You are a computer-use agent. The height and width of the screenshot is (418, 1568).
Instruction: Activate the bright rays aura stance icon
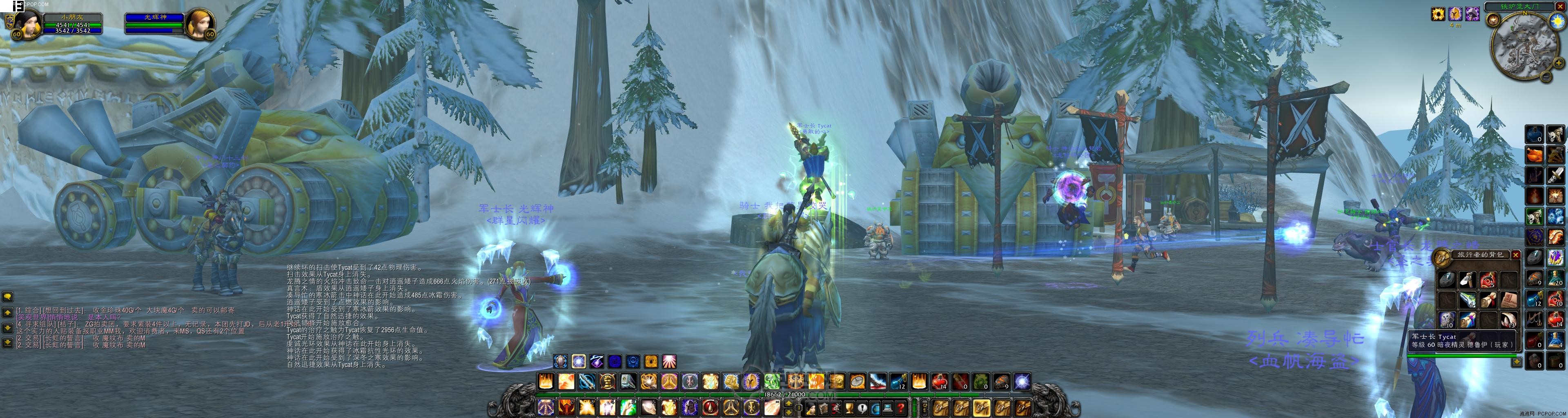click(x=669, y=361)
